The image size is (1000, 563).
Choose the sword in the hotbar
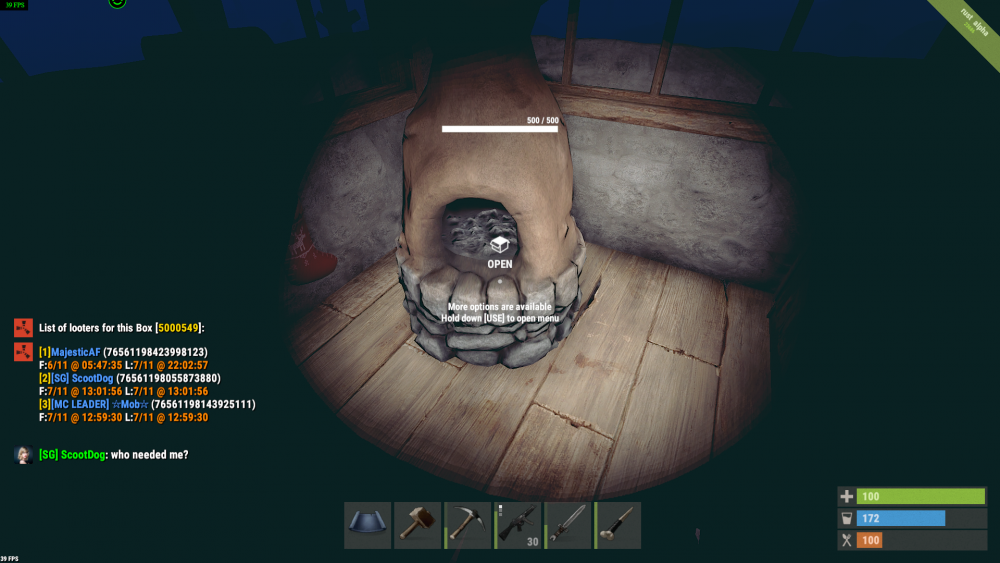[x=569, y=525]
